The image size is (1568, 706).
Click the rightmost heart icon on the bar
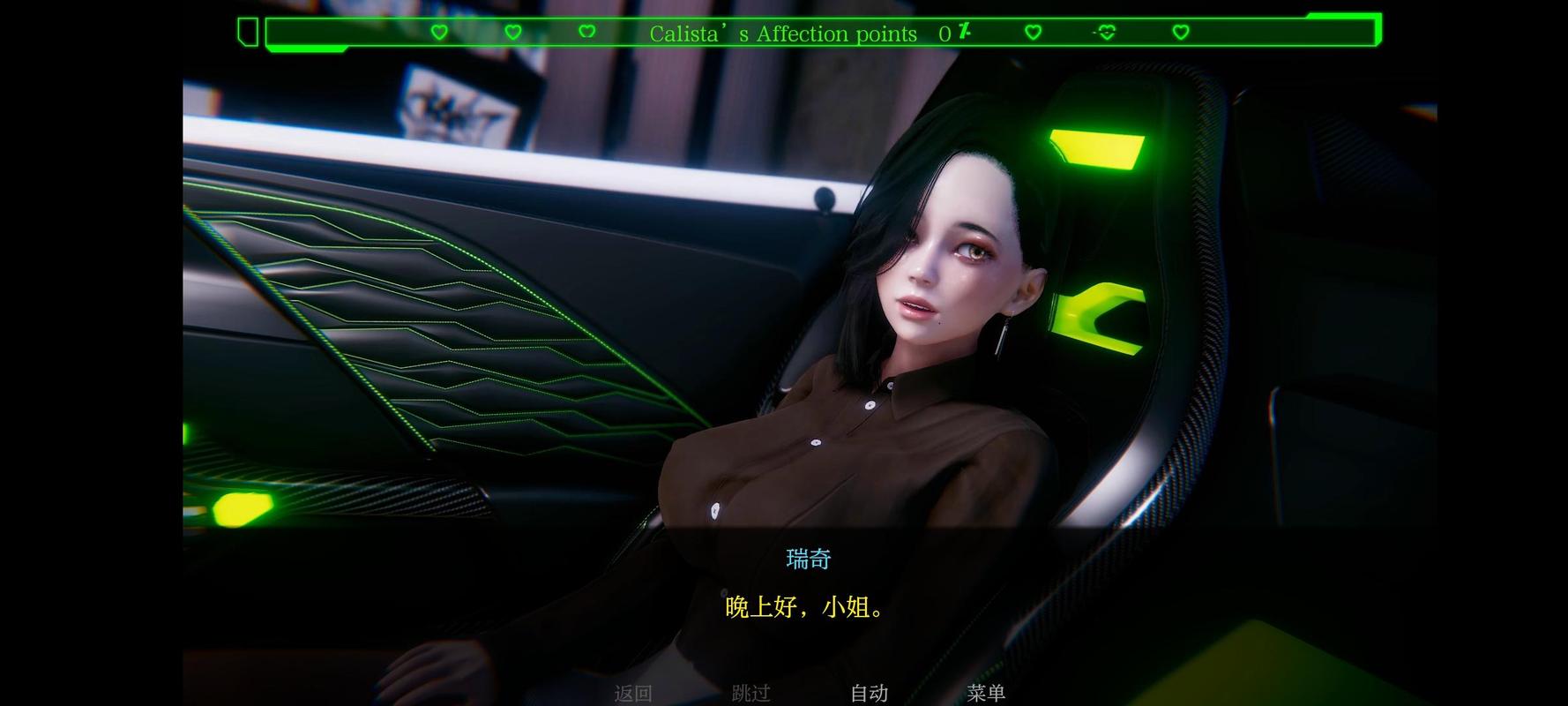click(1180, 32)
